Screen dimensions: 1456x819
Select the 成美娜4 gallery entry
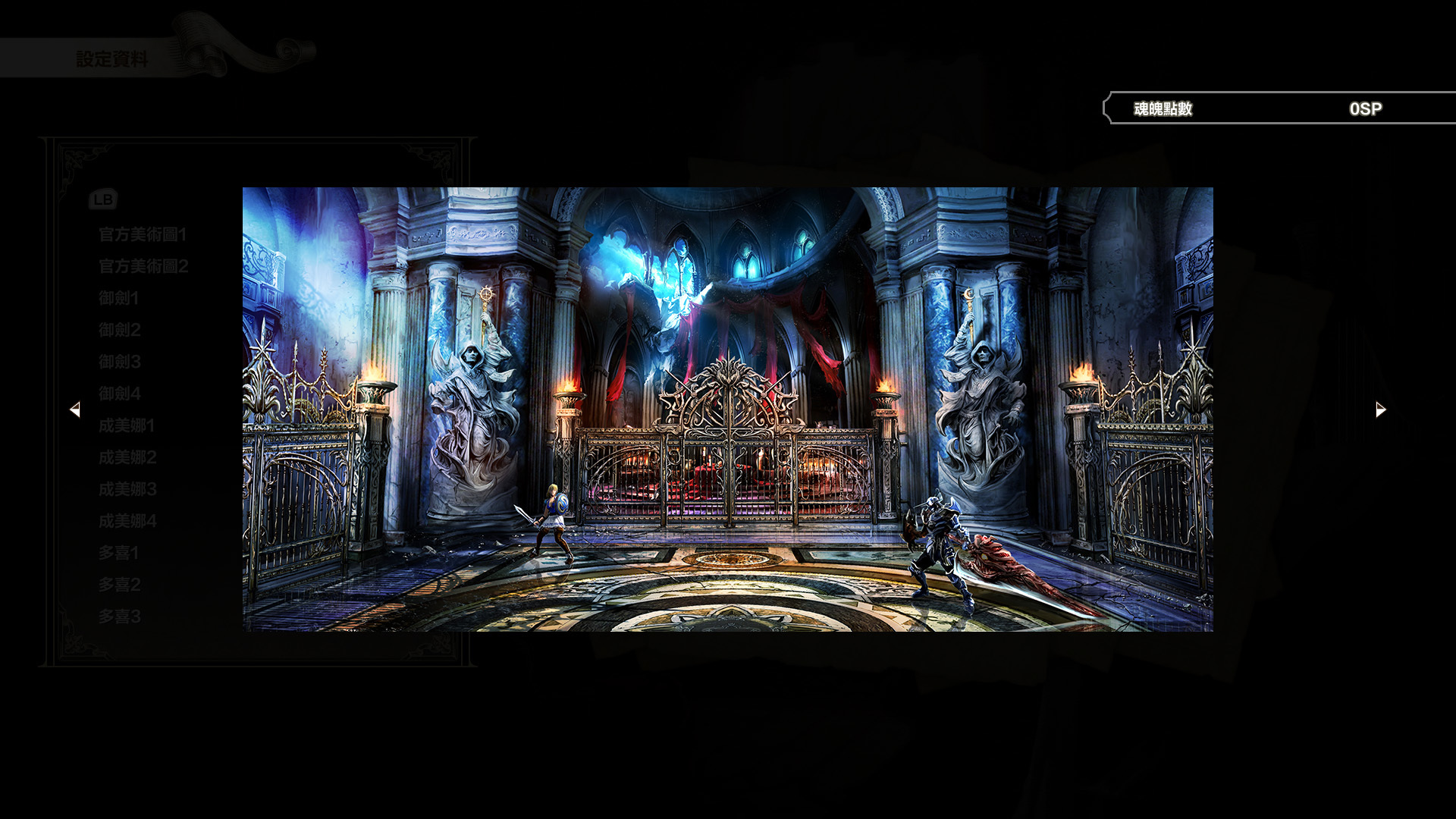[126, 521]
